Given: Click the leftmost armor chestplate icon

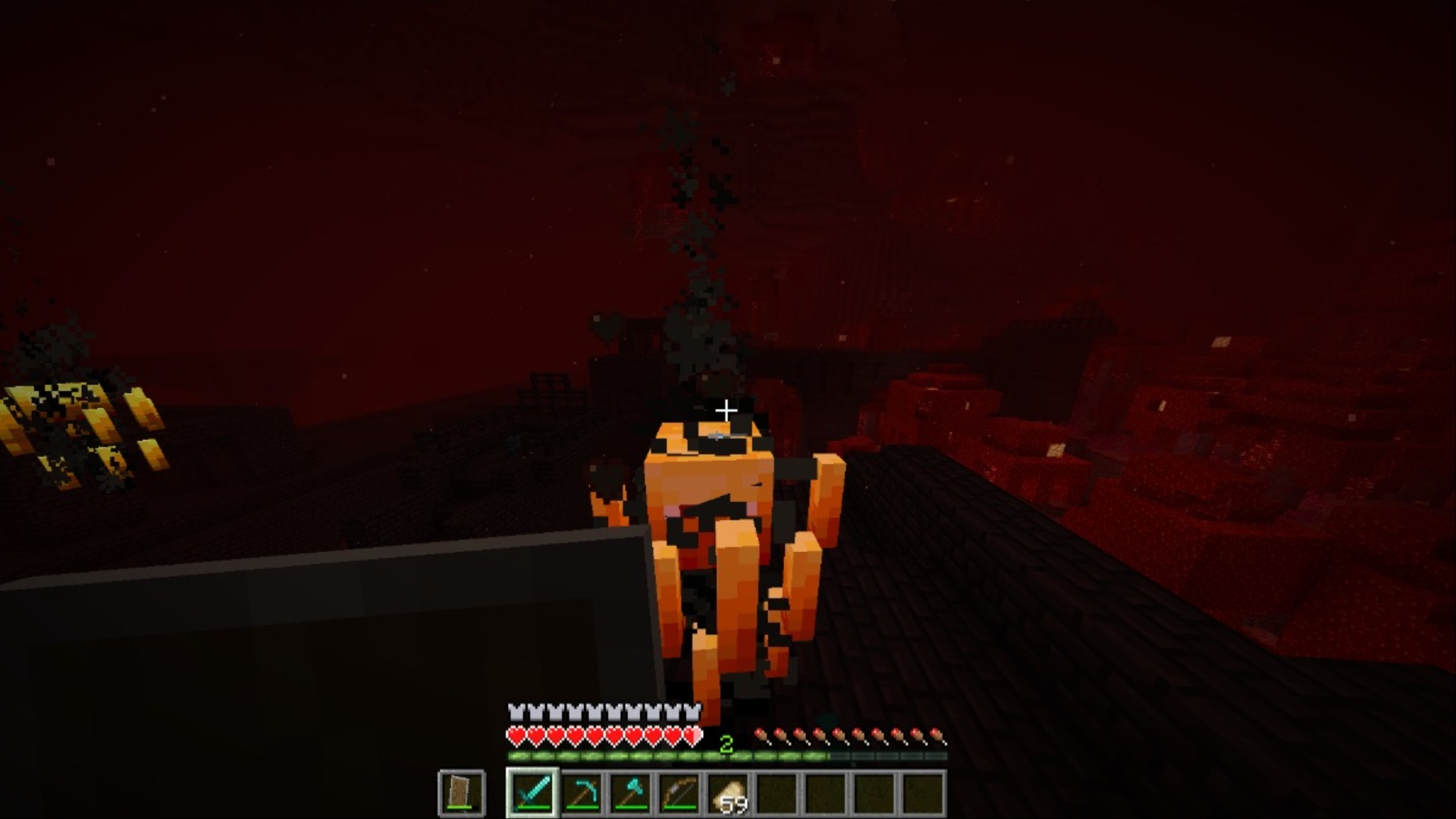Looking at the screenshot, I should tap(516, 713).
